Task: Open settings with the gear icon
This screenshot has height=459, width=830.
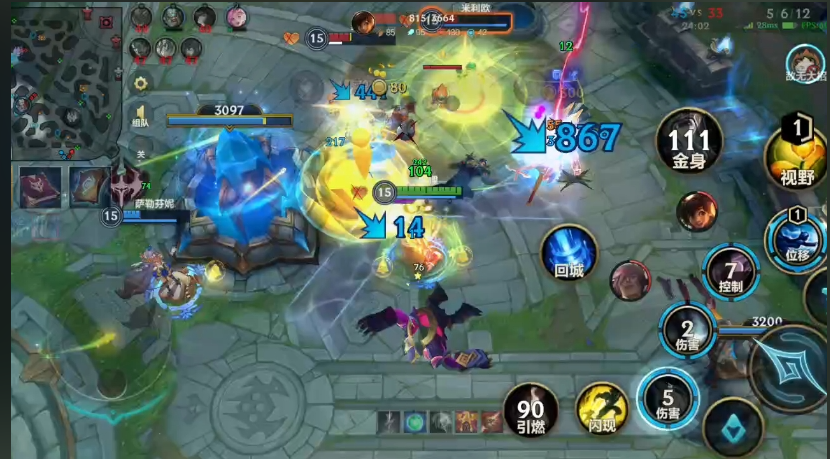Action: [141, 83]
